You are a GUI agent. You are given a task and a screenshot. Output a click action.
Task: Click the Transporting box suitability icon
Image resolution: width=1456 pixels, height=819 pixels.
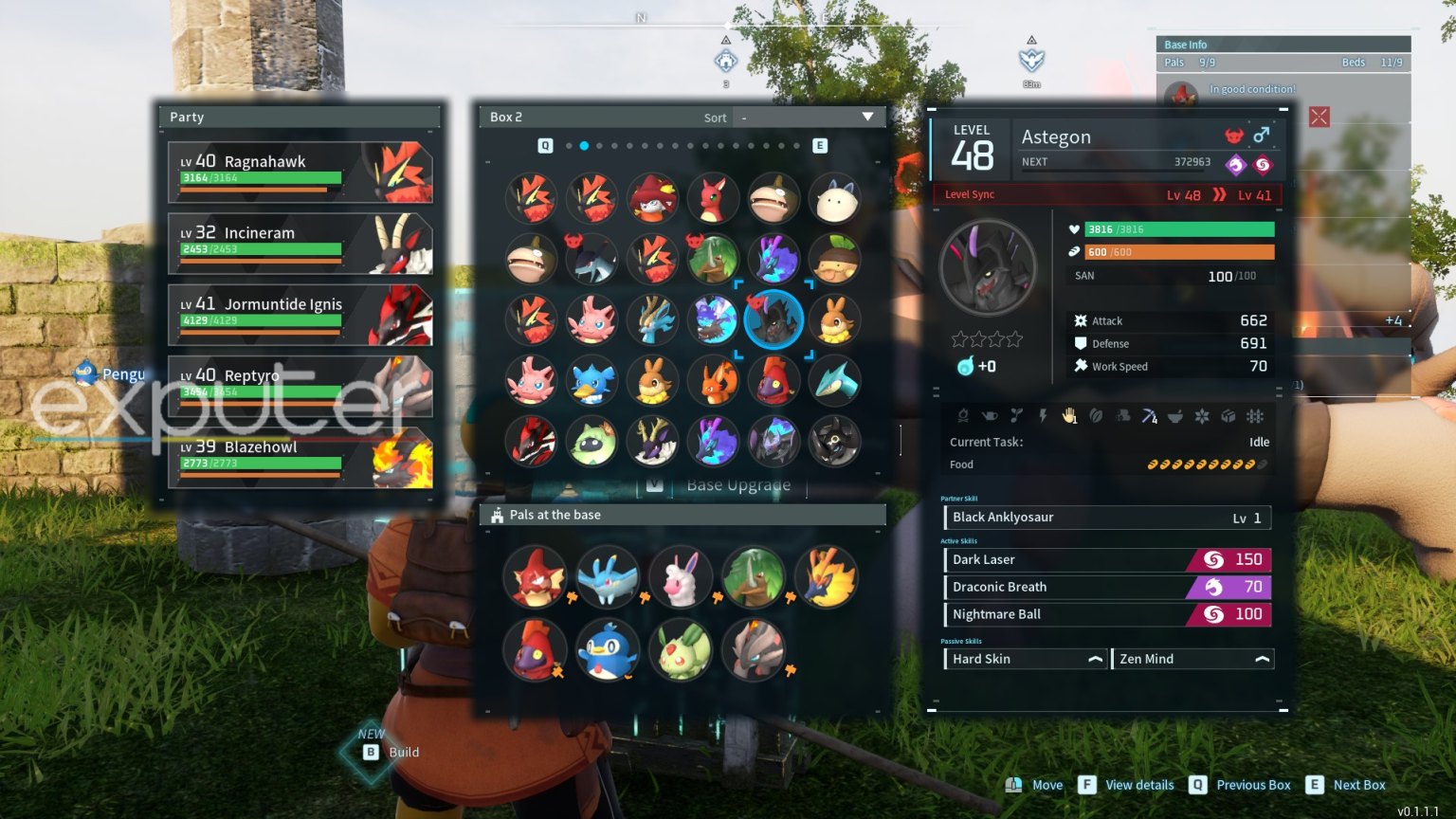pyautogui.click(x=1228, y=416)
